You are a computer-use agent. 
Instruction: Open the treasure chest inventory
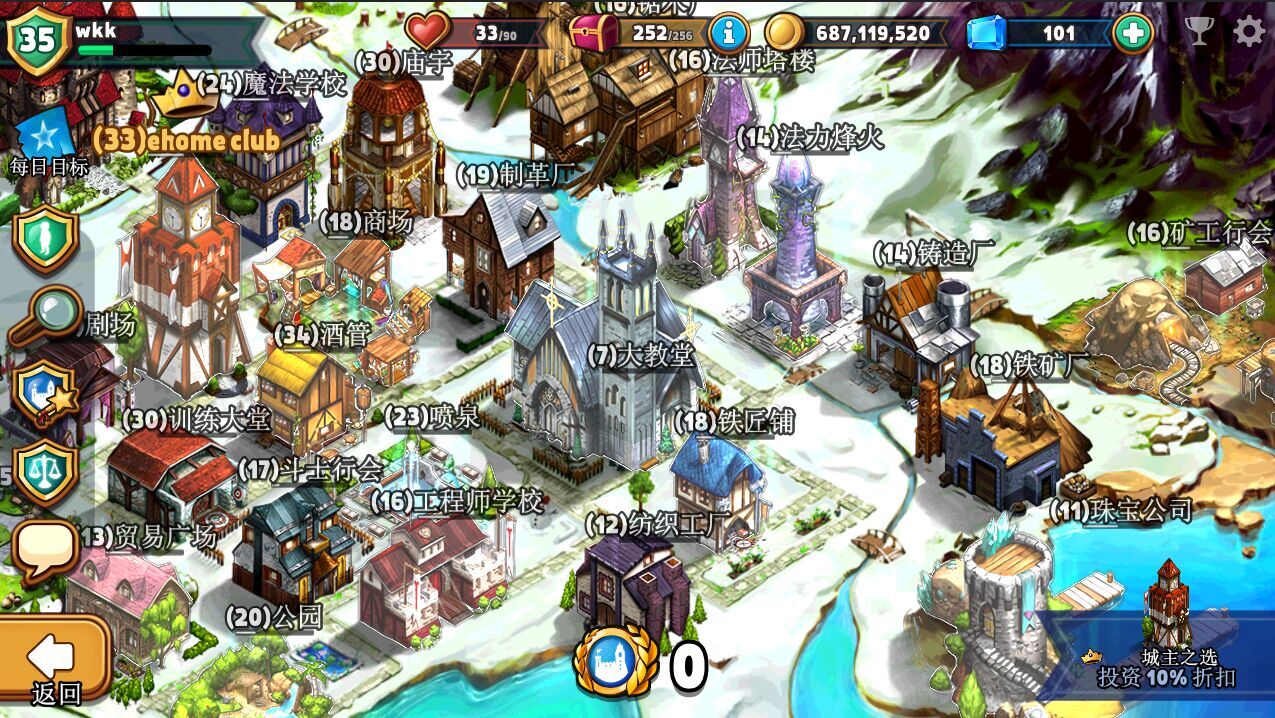[x=595, y=32]
